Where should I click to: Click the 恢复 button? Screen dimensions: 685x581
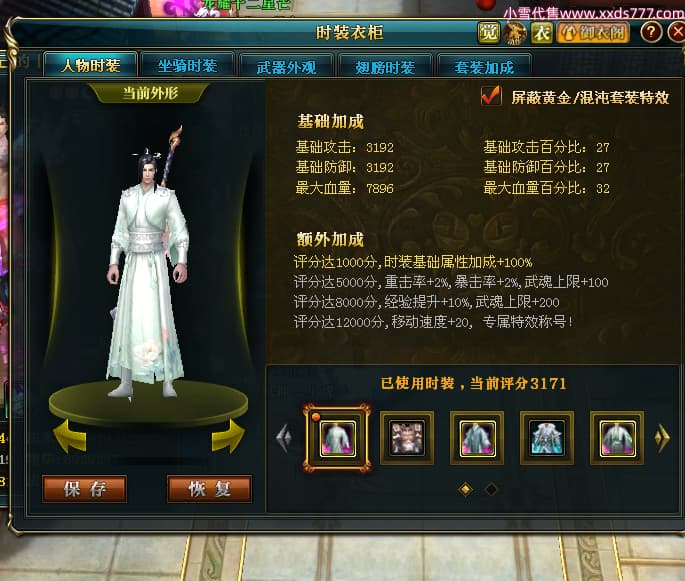(209, 489)
